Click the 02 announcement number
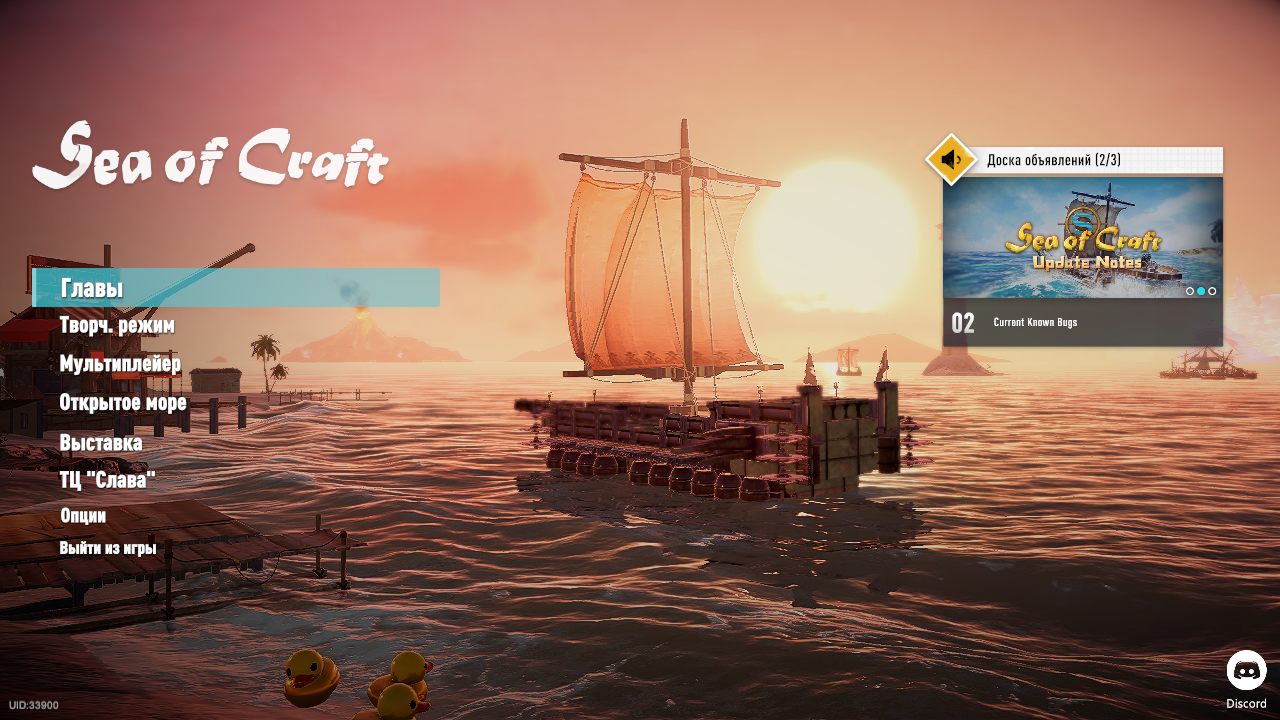 (962, 322)
